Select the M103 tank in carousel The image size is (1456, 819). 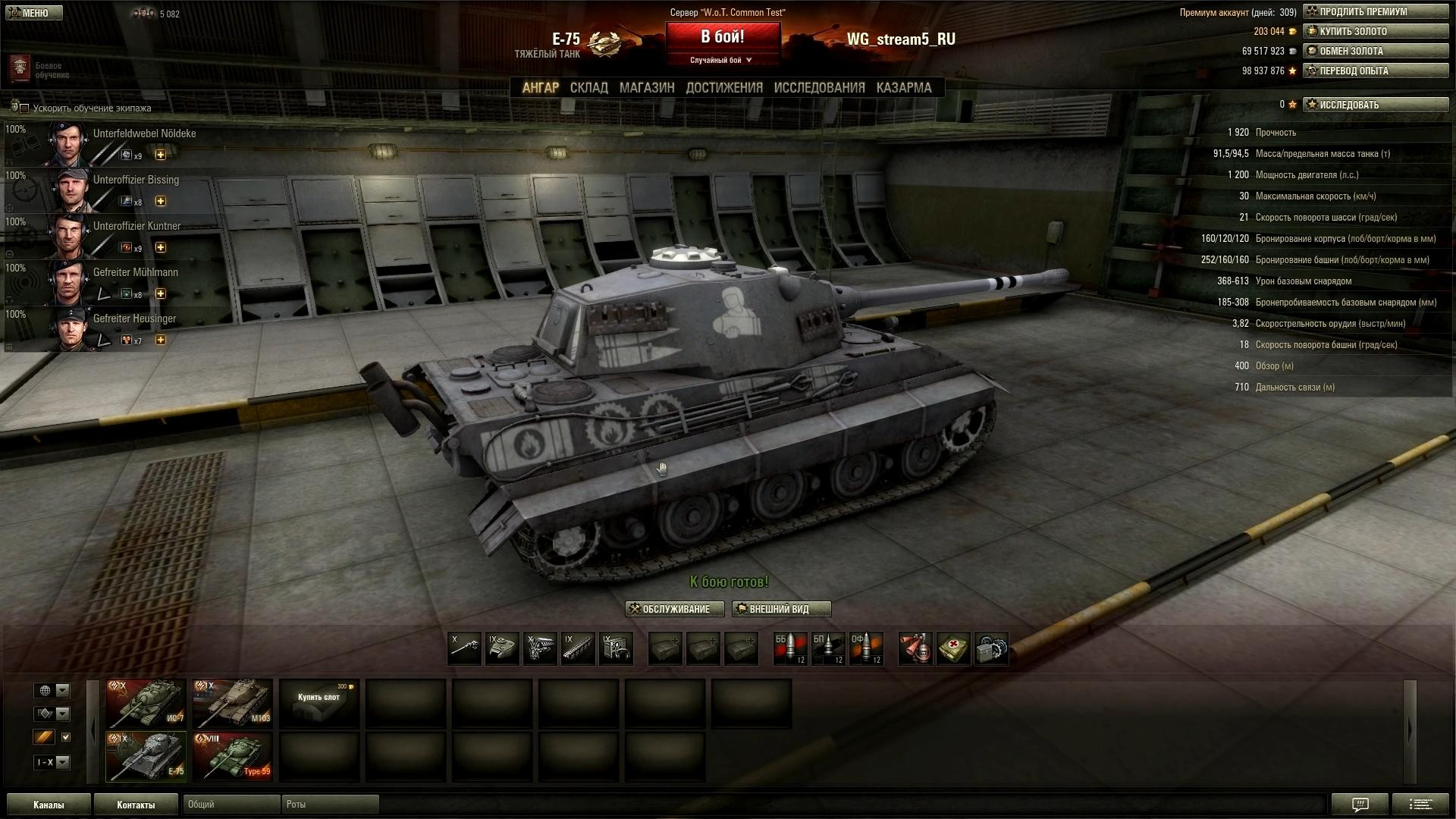[232, 703]
